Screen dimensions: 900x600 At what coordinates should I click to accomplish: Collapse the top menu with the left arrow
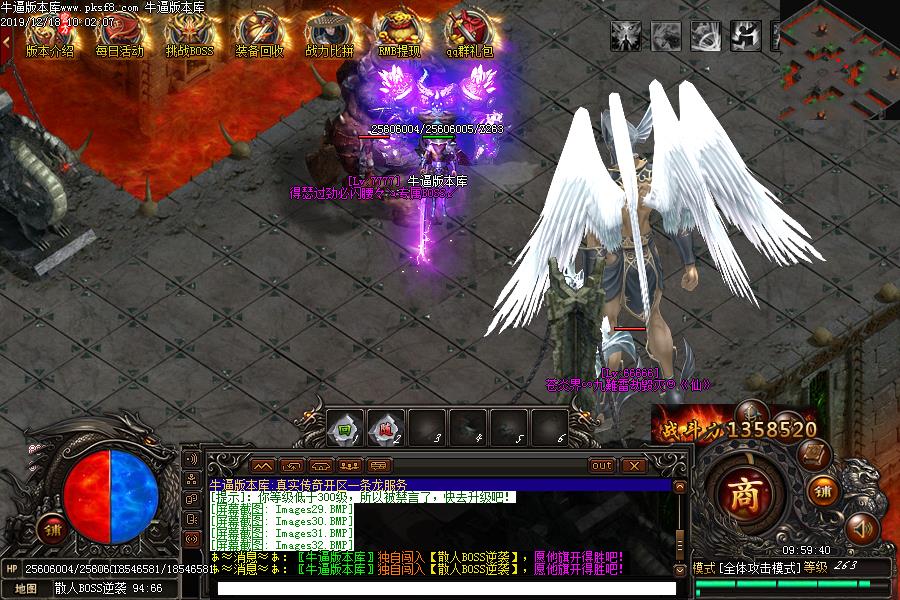coord(6,42)
